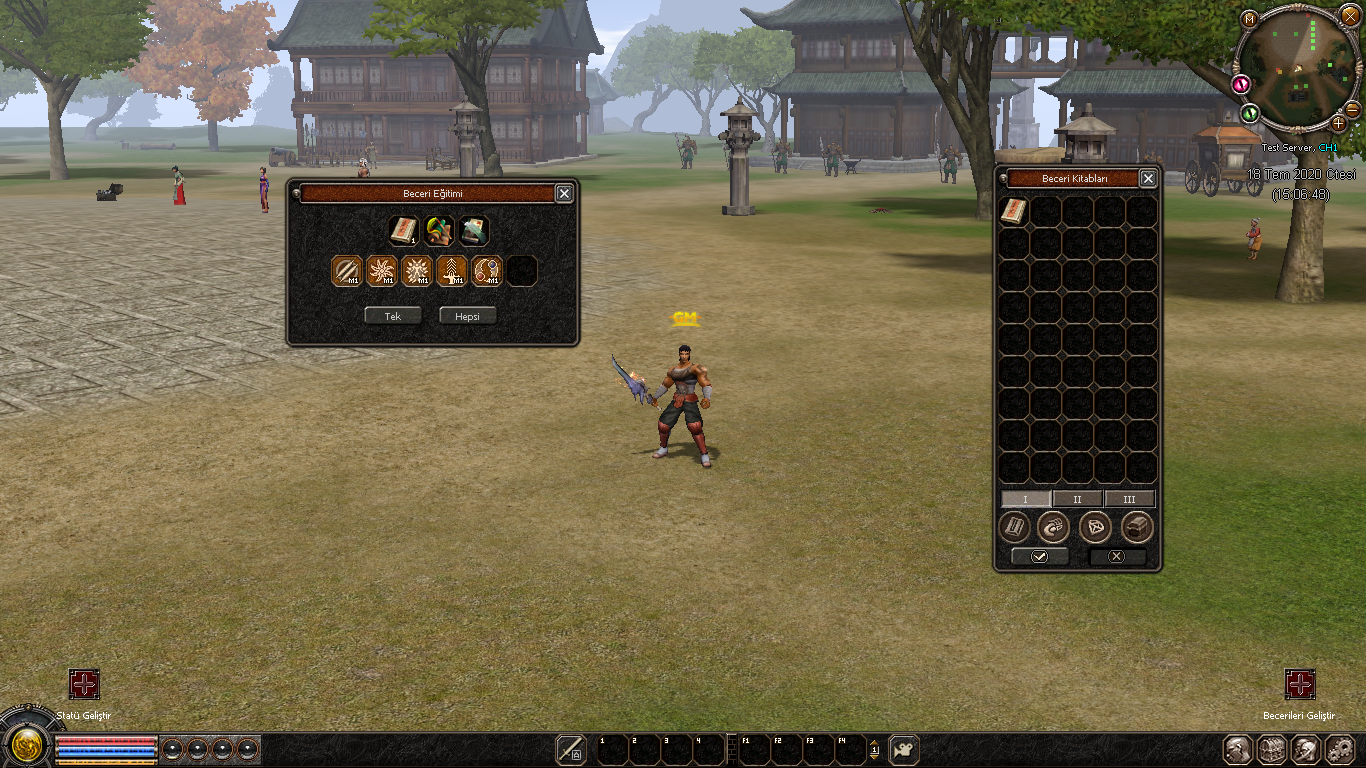Zoom in the minimap with plus button

[1338, 123]
